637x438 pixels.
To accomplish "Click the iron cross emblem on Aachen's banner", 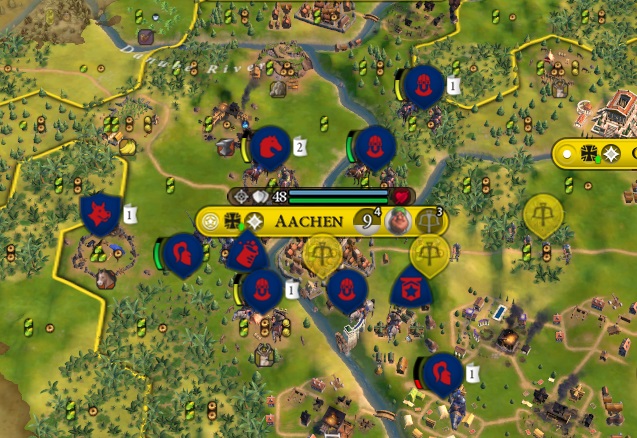I will pos(235,221).
